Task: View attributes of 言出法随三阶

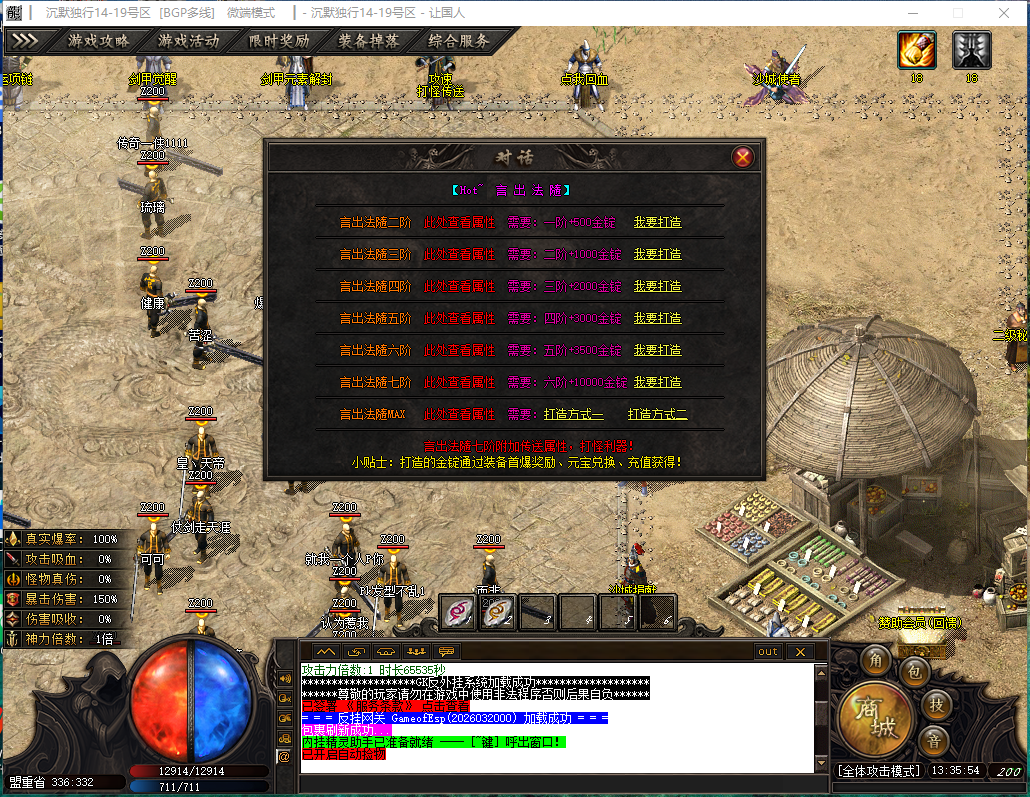Action: coord(459,254)
